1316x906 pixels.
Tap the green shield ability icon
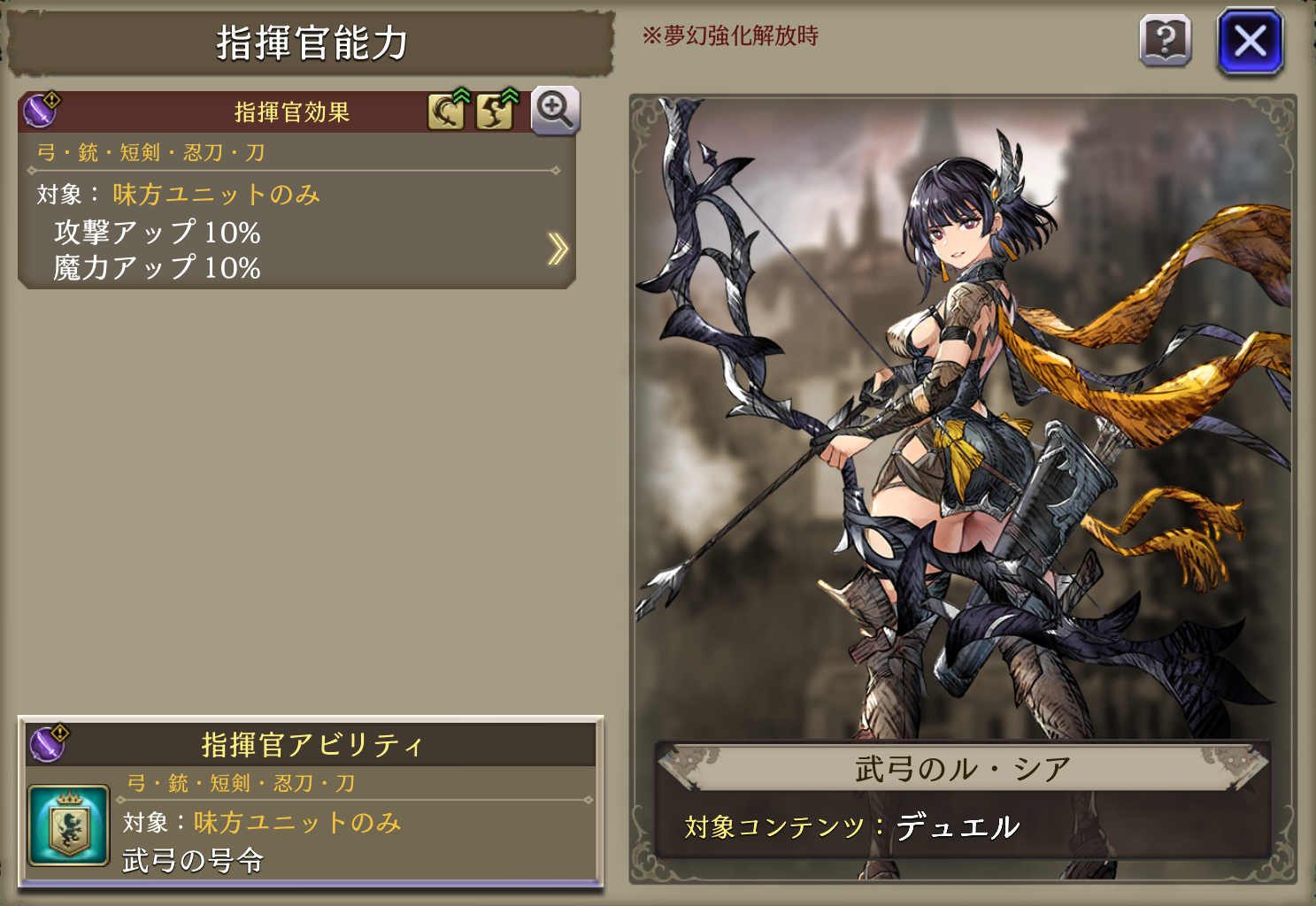[x=69, y=825]
